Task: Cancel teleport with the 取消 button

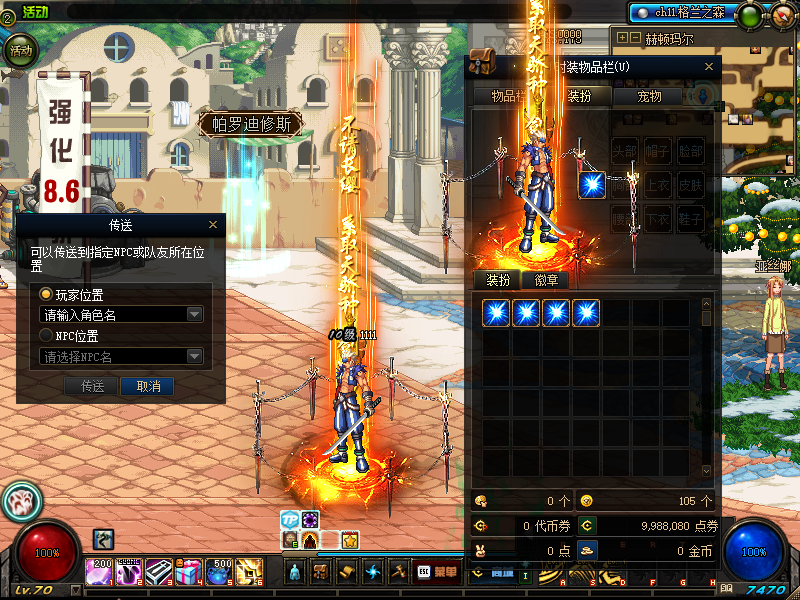Action: (148, 386)
